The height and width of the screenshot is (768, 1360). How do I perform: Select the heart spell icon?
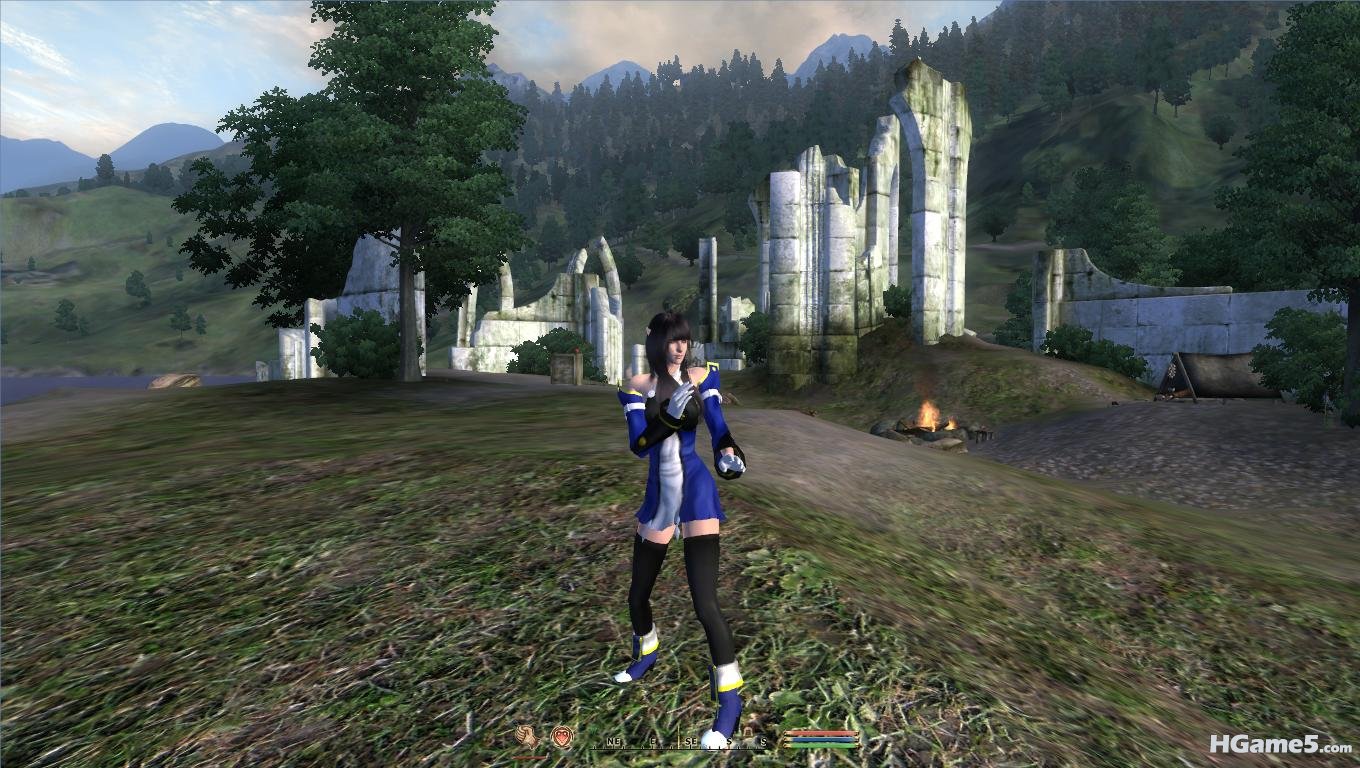[x=562, y=737]
